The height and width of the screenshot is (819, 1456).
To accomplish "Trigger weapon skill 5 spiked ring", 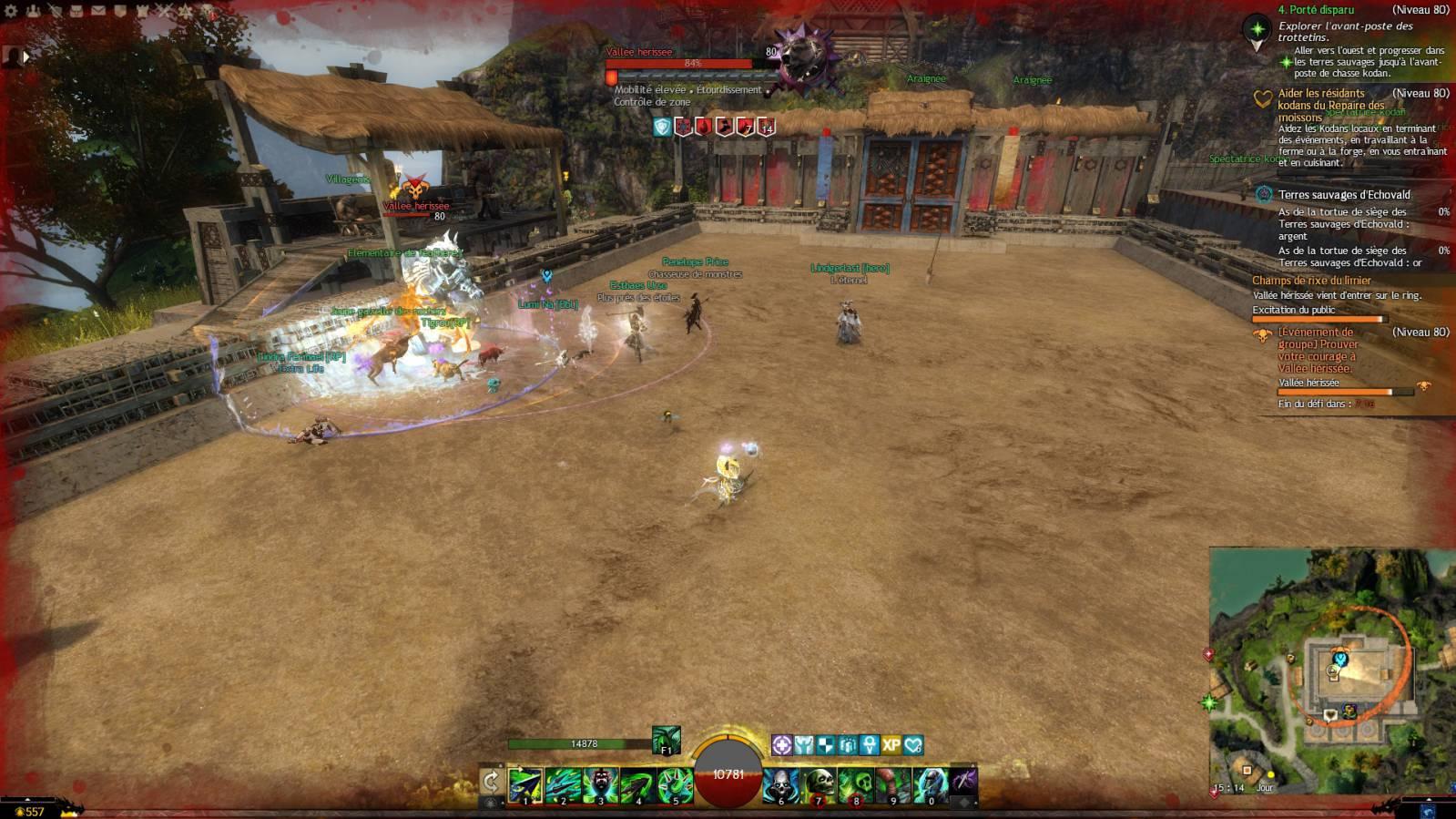I will (676, 784).
